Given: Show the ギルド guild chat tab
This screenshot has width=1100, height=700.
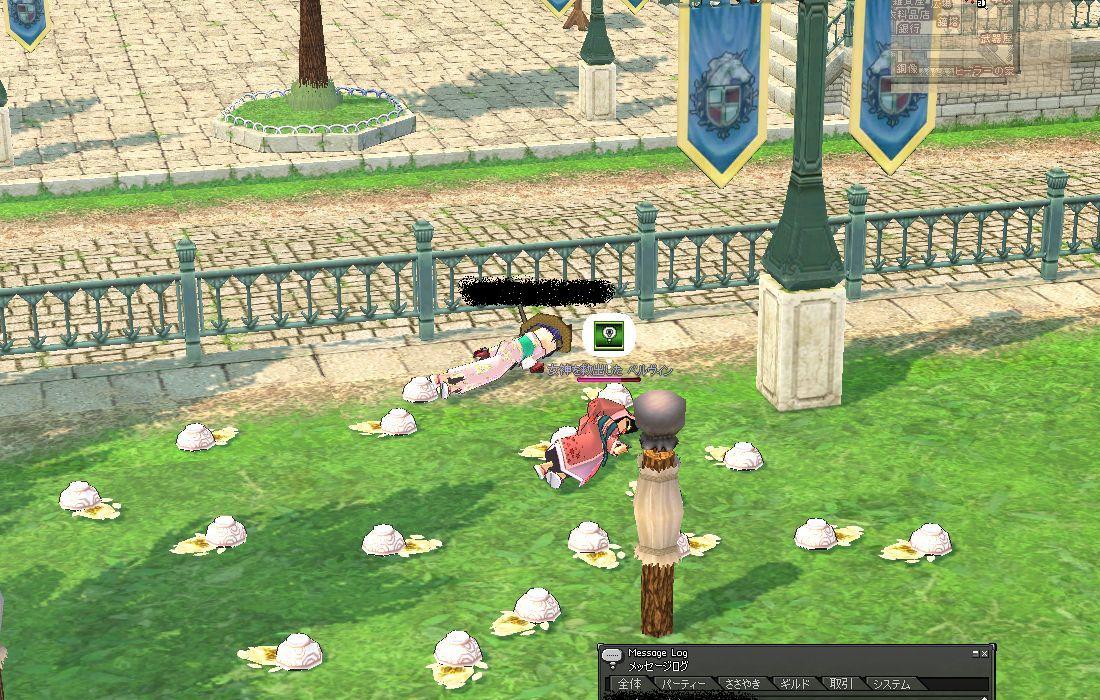Looking at the screenshot, I should pos(796,685).
